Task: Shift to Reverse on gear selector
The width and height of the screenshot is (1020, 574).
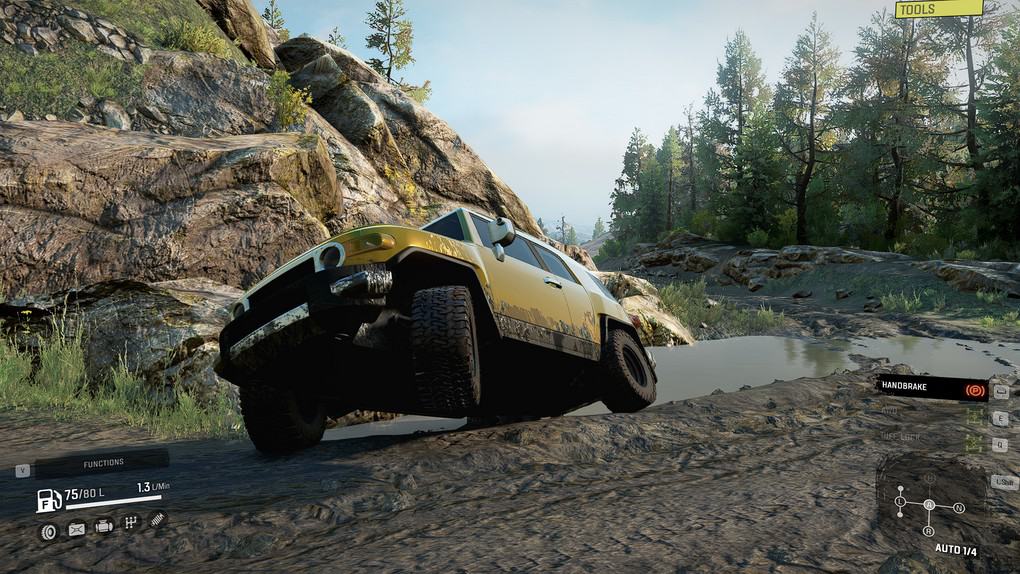Action: (x=929, y=531)
